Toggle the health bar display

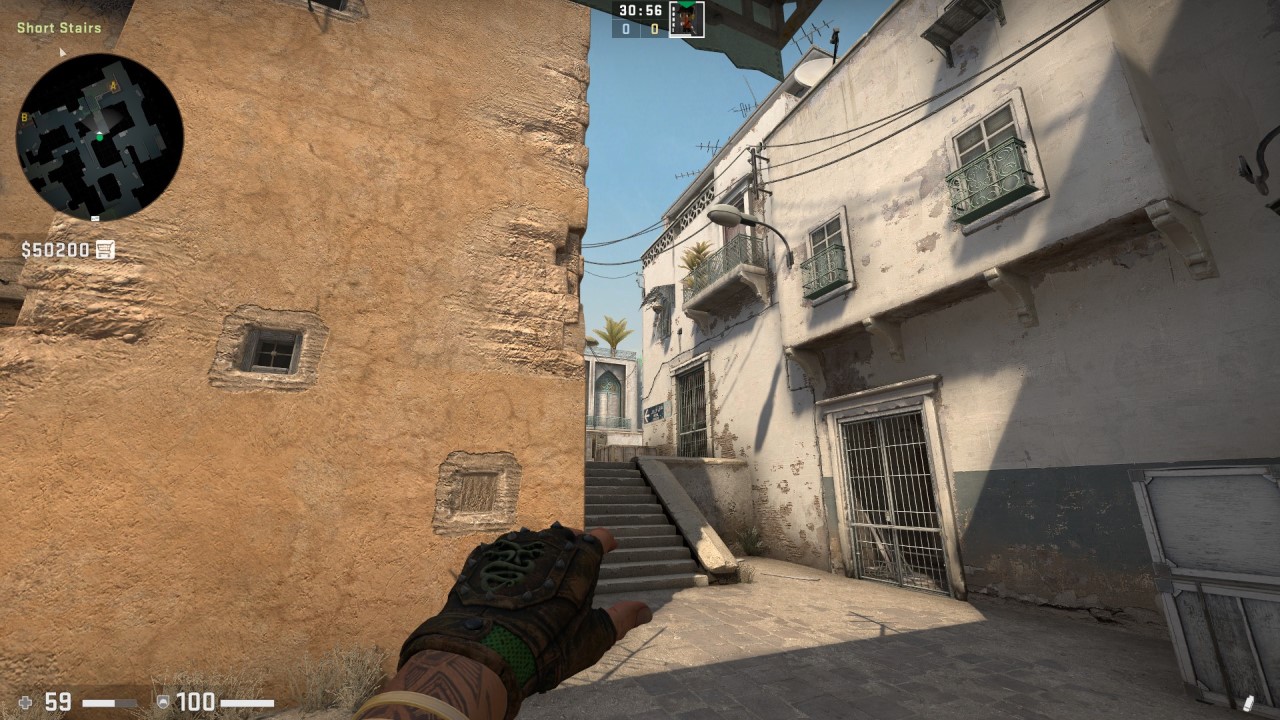pyautogui.click(x=110, y=702)
